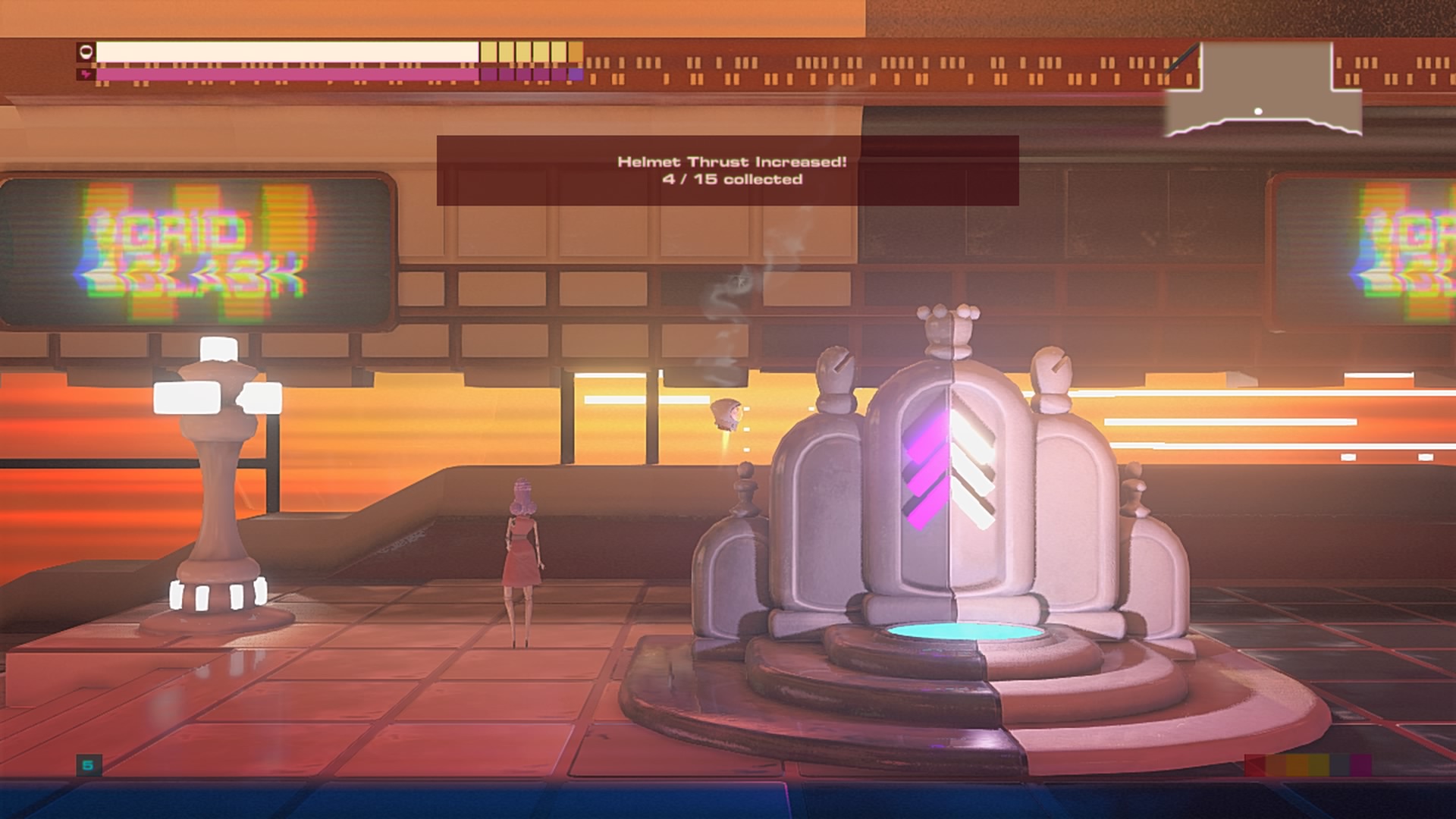Select the lightning bolt energy icon

pyautogui.click(x=85, y=74)
